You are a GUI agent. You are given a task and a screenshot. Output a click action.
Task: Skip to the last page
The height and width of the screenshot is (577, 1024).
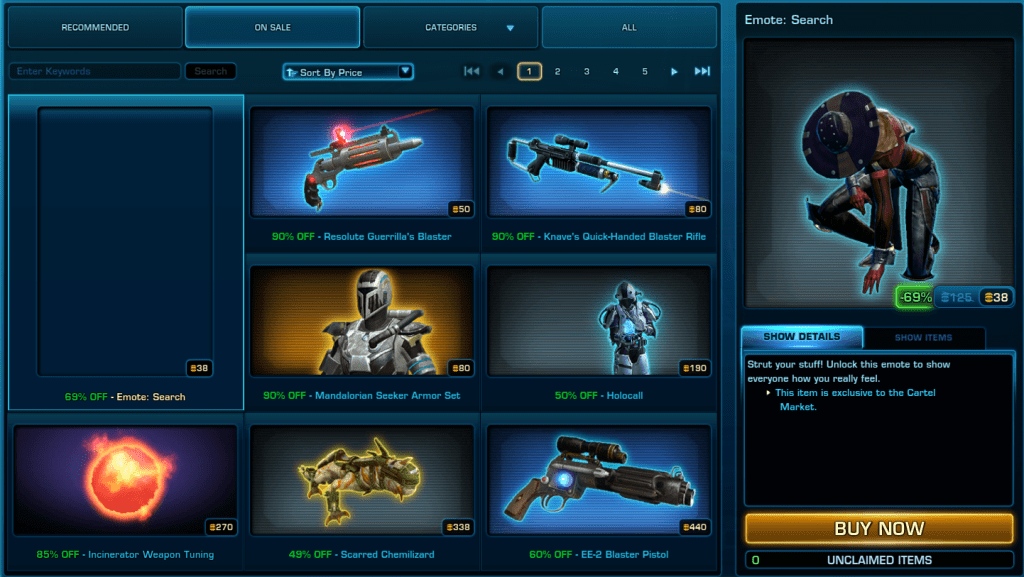coord(702,71)
